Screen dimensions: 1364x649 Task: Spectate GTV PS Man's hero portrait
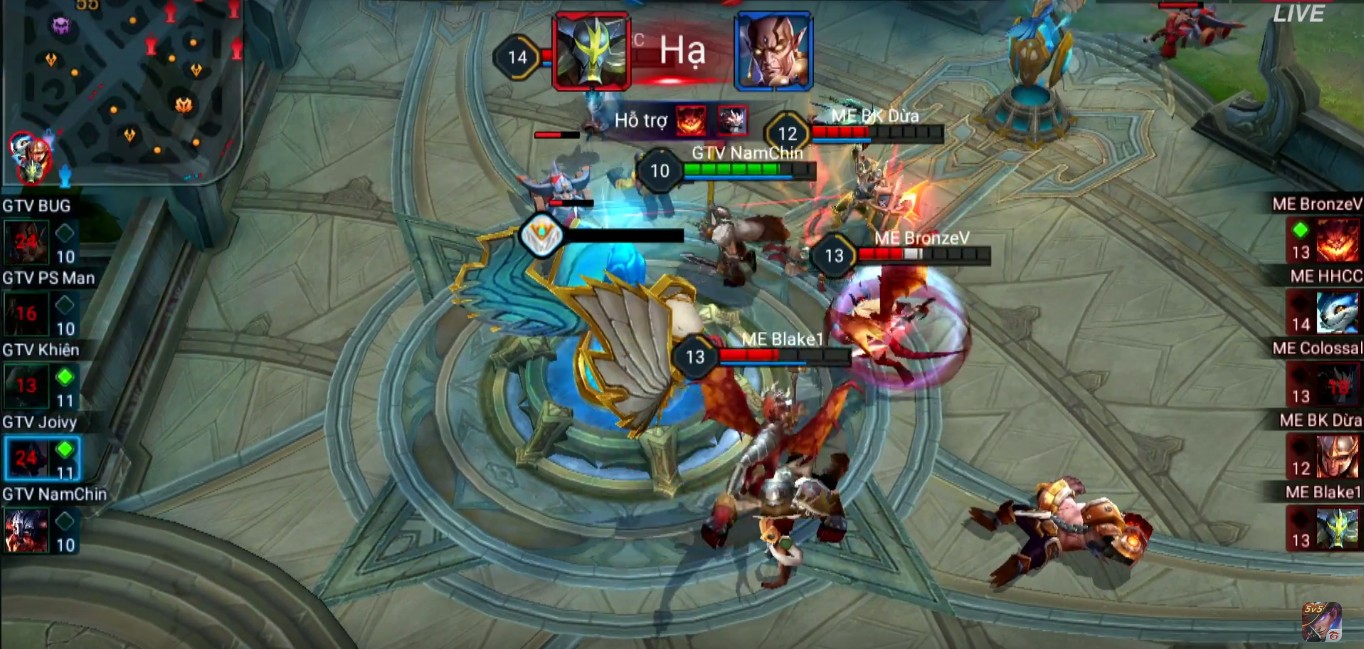coord(26,313)
